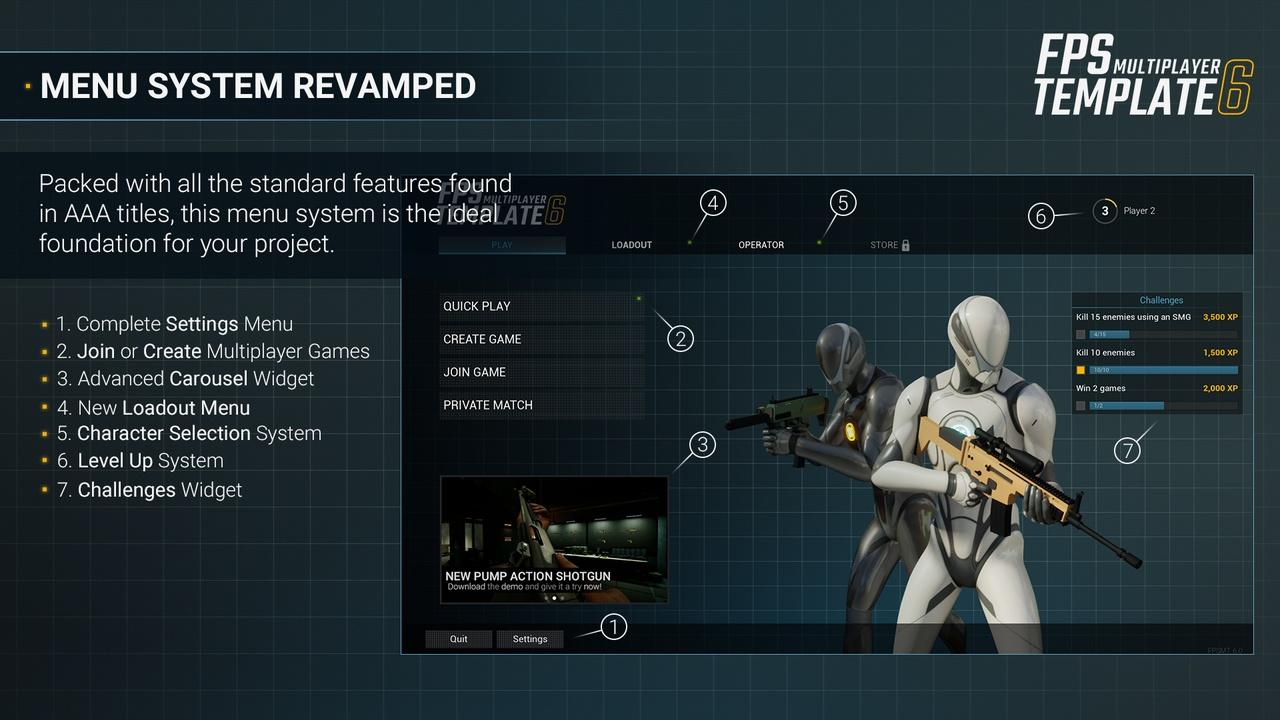Image resolution: width=1280 pixels, height=720 pixels.
Task: Click the Player 2 level badge
Action: tap(1104, 211)
